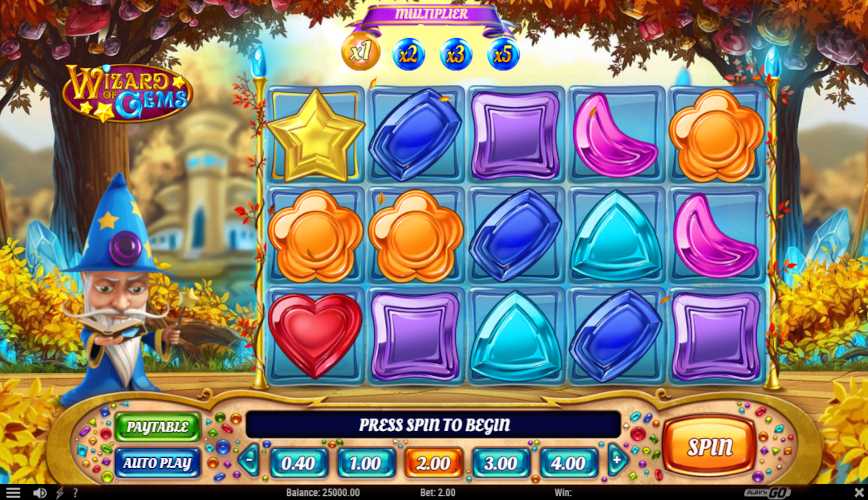Viewport: 868px width, 500px height.
Task: Activate Auto Play
Action: 157,462
